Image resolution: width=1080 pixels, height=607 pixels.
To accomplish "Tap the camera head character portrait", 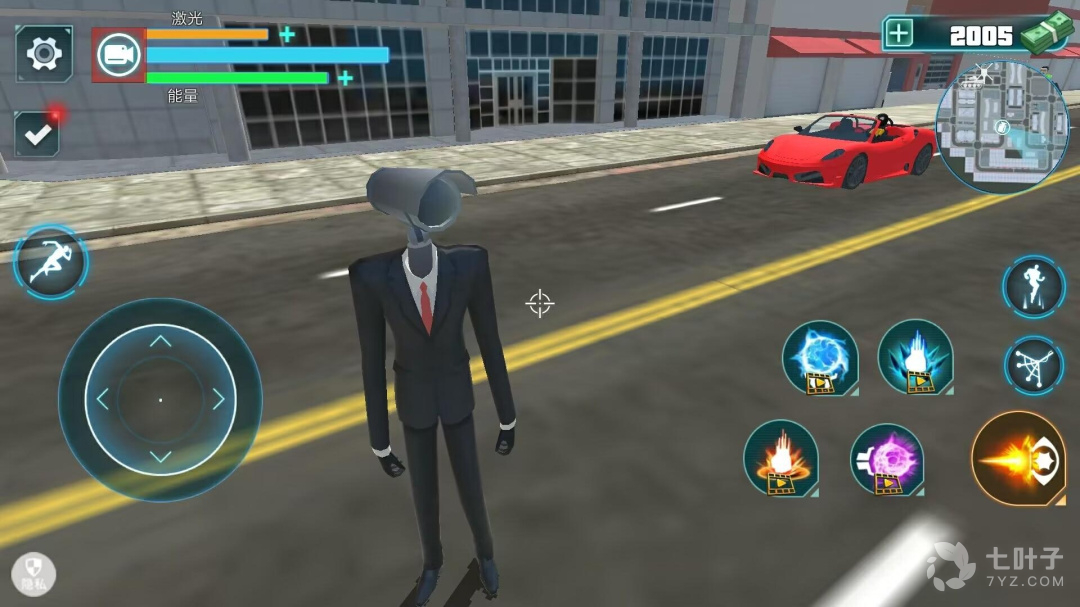I will point(119,55).
